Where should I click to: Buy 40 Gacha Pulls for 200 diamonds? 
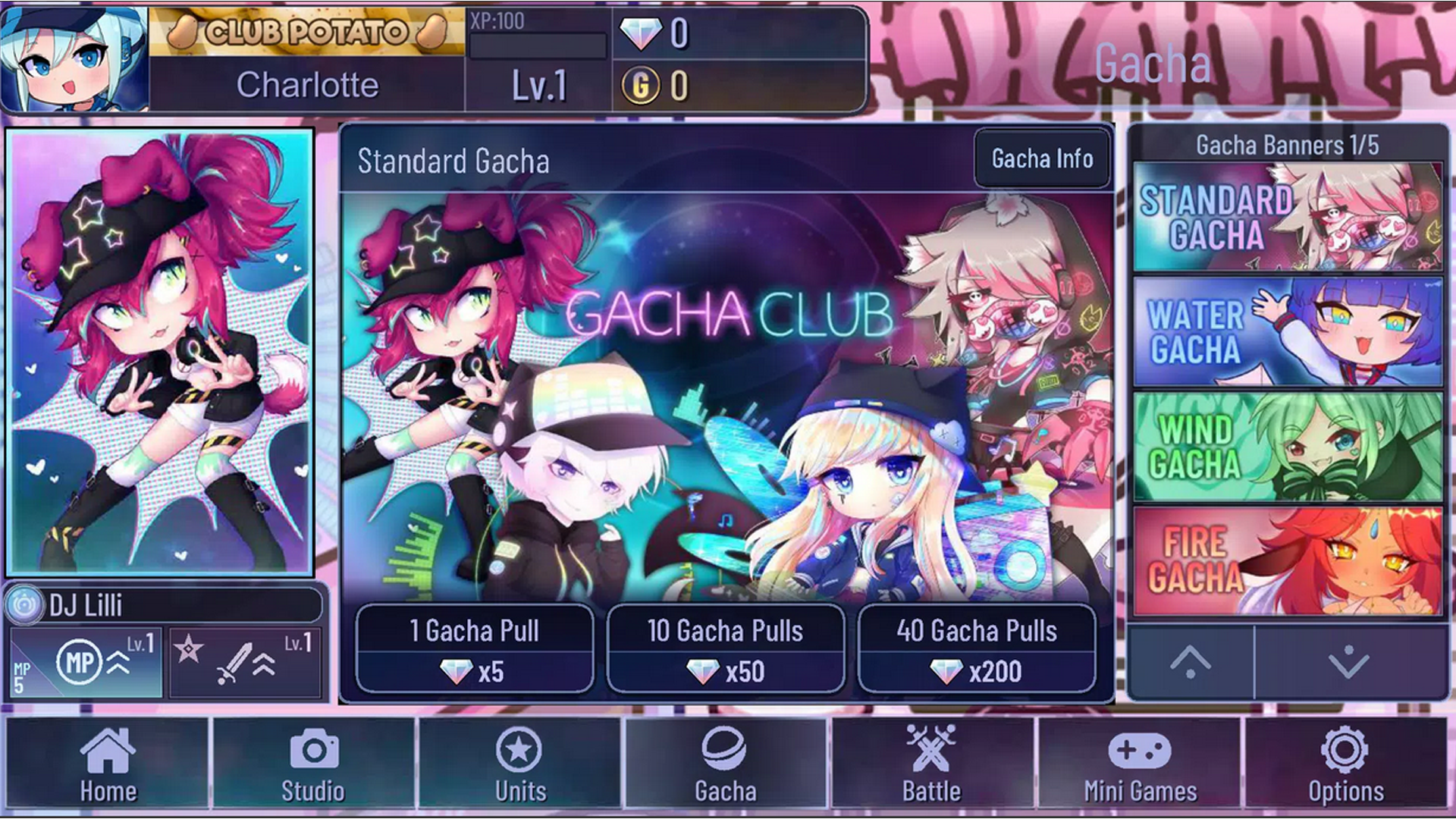point(978,648)
